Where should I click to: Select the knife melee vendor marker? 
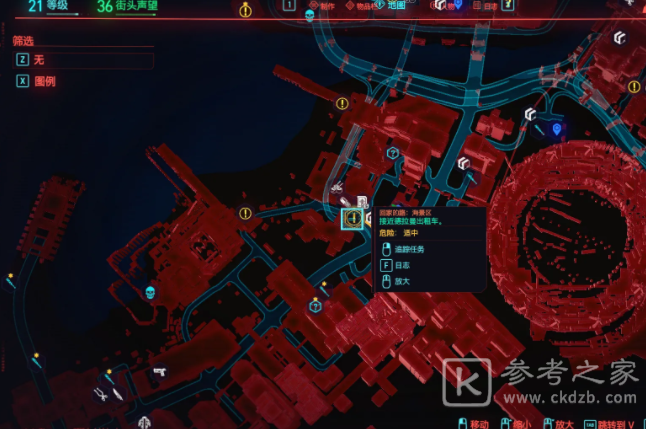click(x=118, y=393)
